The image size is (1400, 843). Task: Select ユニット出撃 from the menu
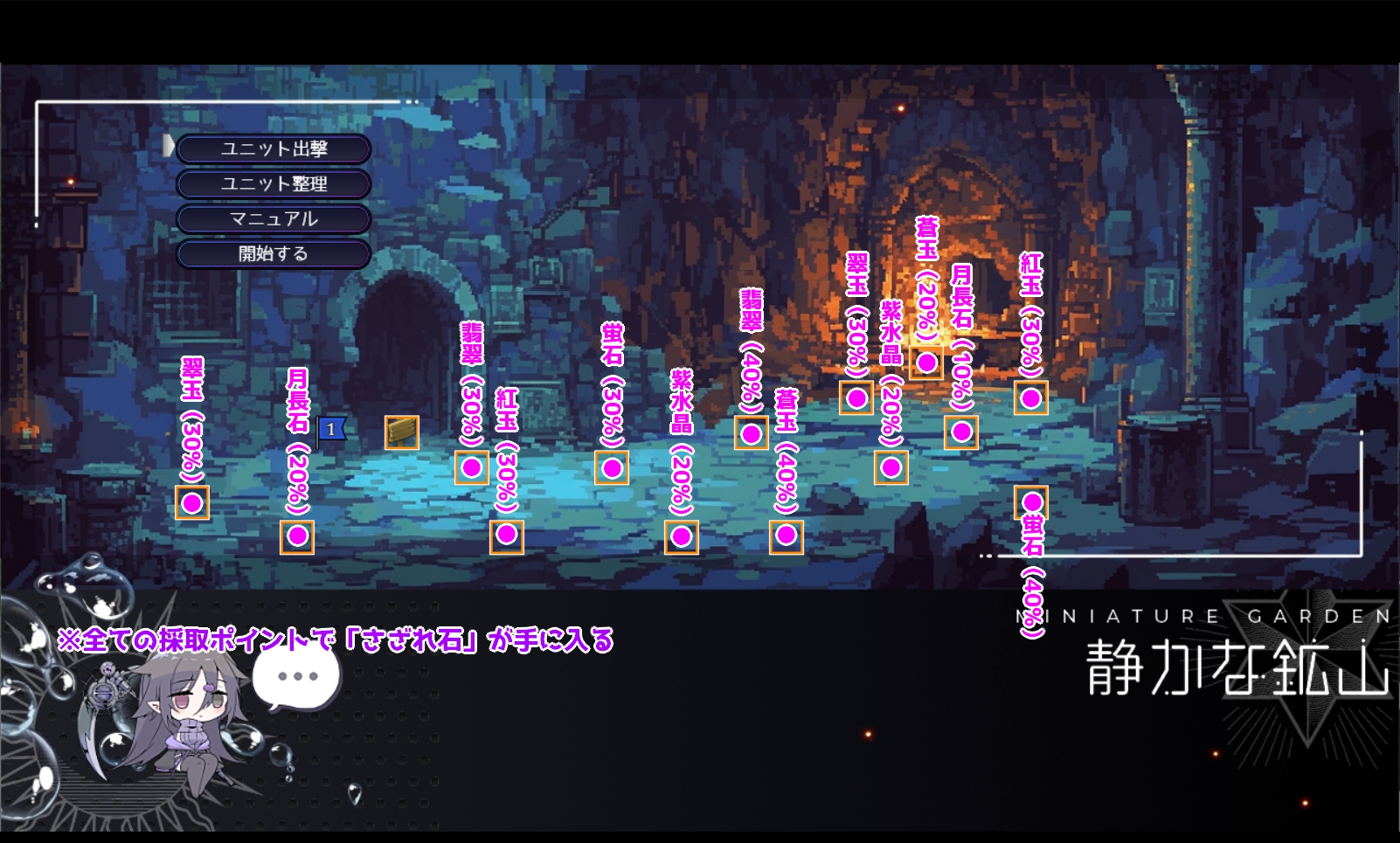pos(274,149)
